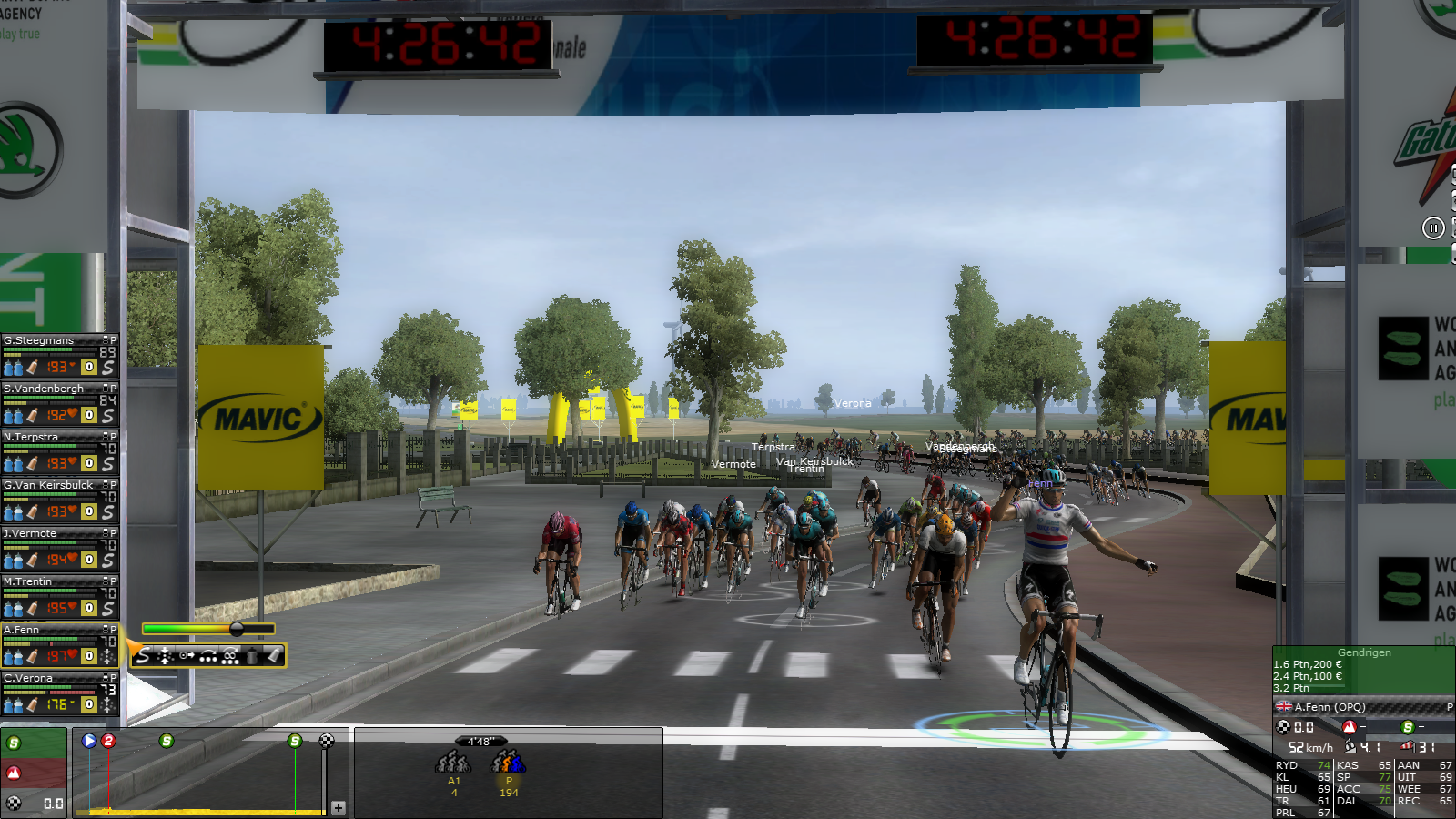The image size is (1456, 819).
Task: Select M.Trentin rider panel
Action: click(28, 582)
